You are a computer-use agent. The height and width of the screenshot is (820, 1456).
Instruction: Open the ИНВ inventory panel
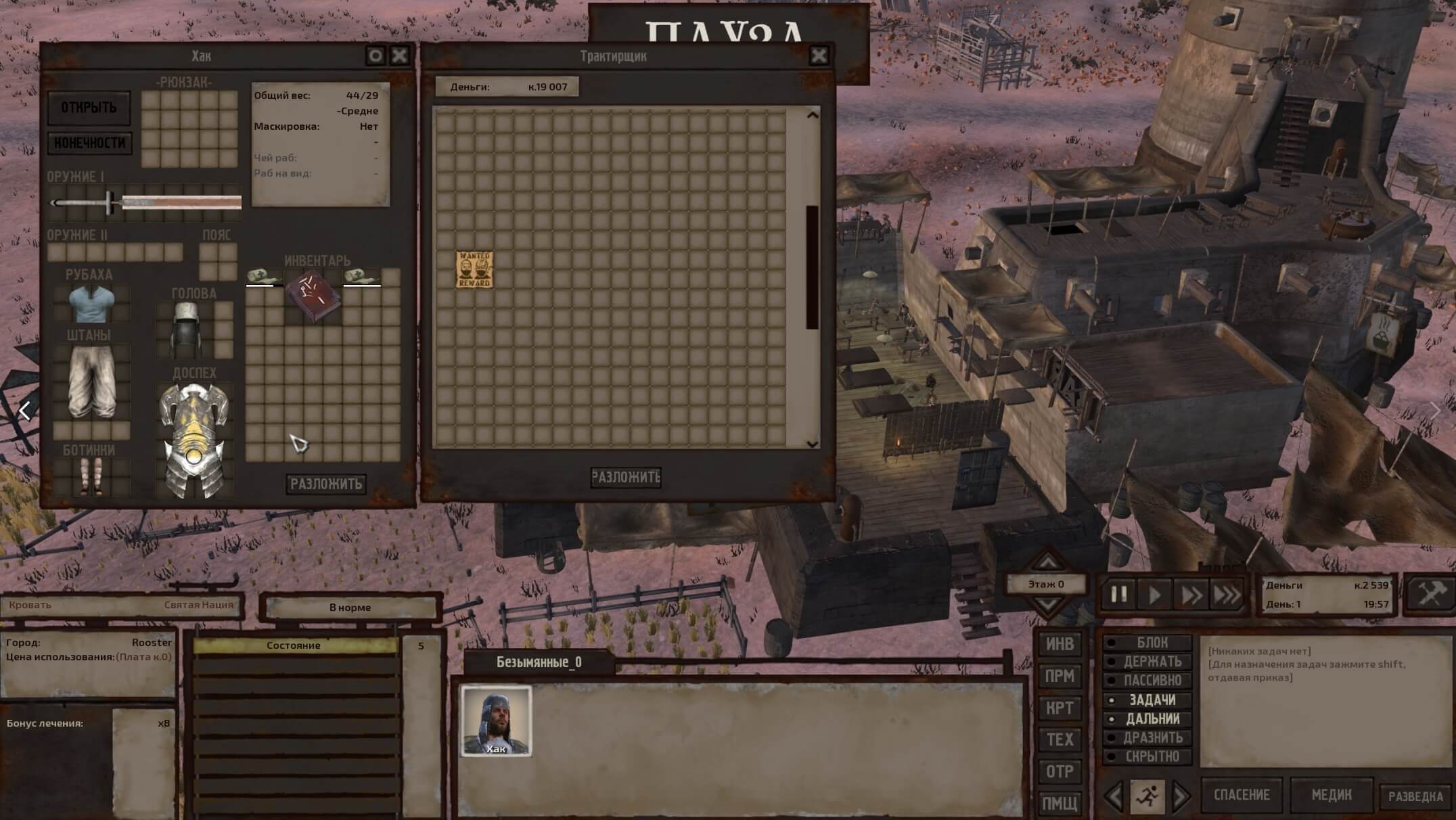tap(1060, 644)
